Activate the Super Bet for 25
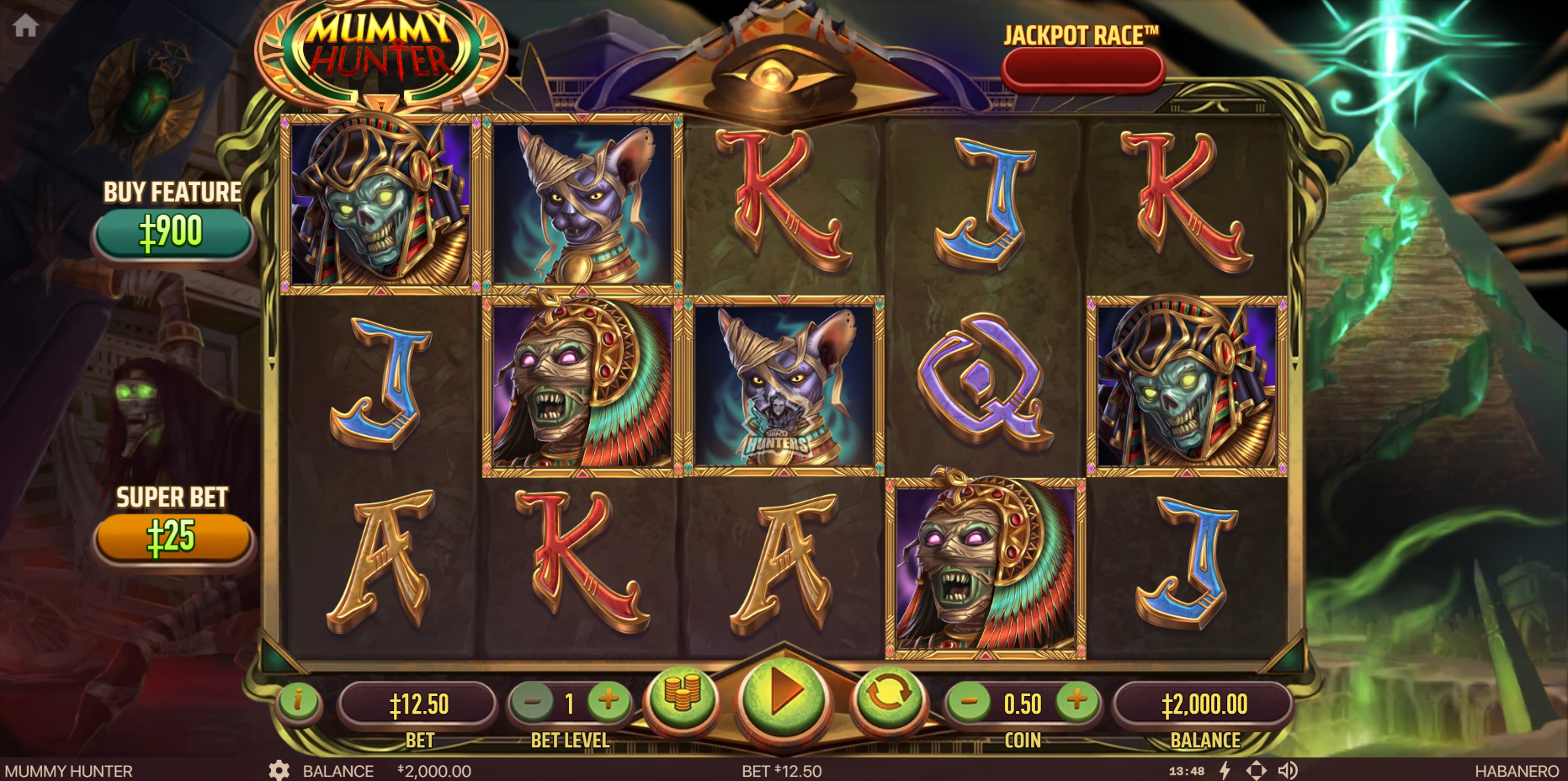This screenshot has height=781, width=1568. 173,537
